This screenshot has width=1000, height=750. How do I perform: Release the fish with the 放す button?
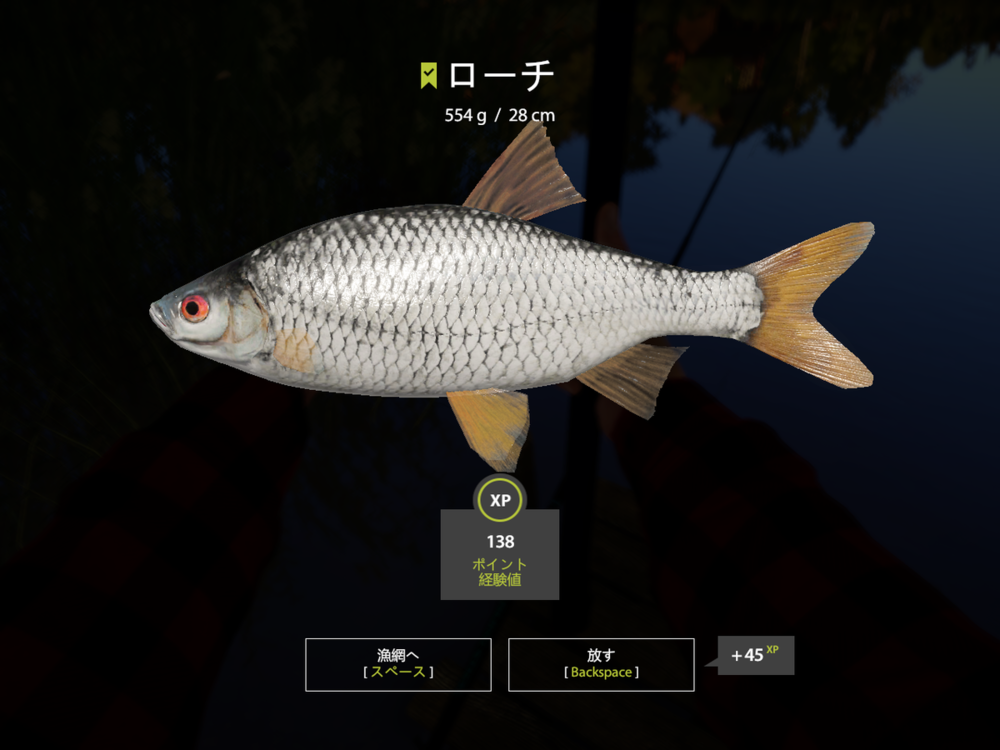pyautogui.click(x=601, y=664)
